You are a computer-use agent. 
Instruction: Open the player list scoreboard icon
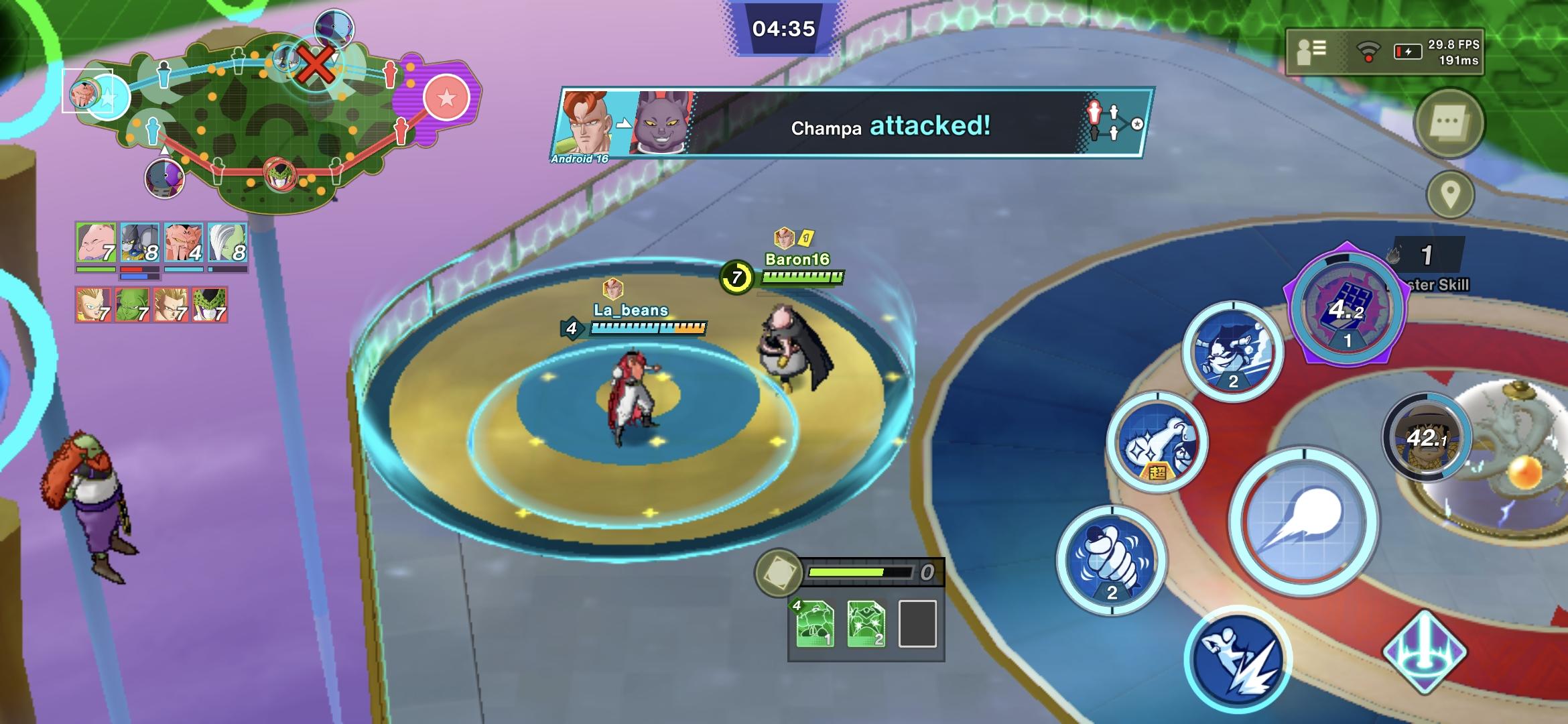[x=1311, y=51]
